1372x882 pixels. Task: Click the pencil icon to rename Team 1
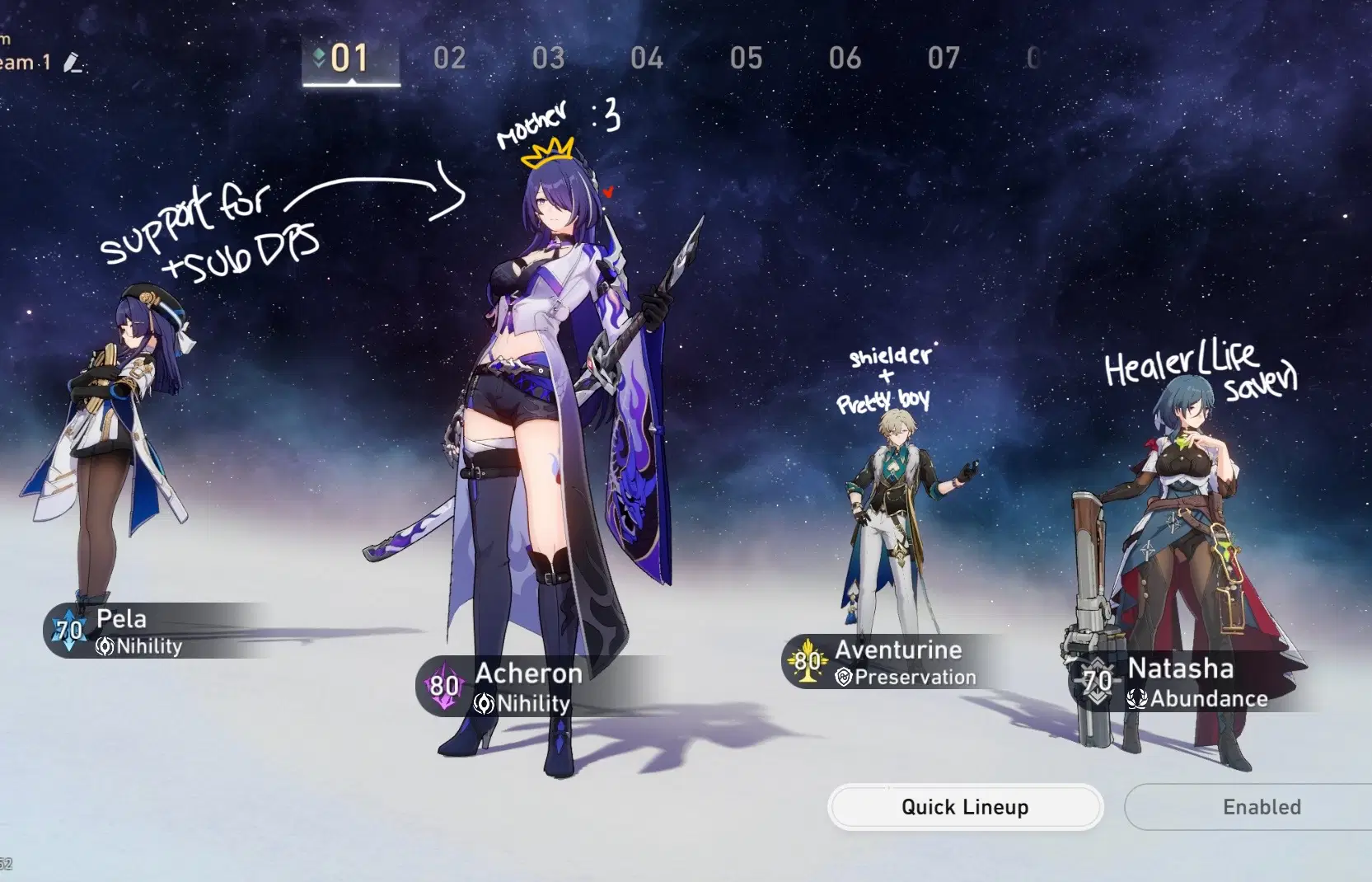tap(73, 63)
